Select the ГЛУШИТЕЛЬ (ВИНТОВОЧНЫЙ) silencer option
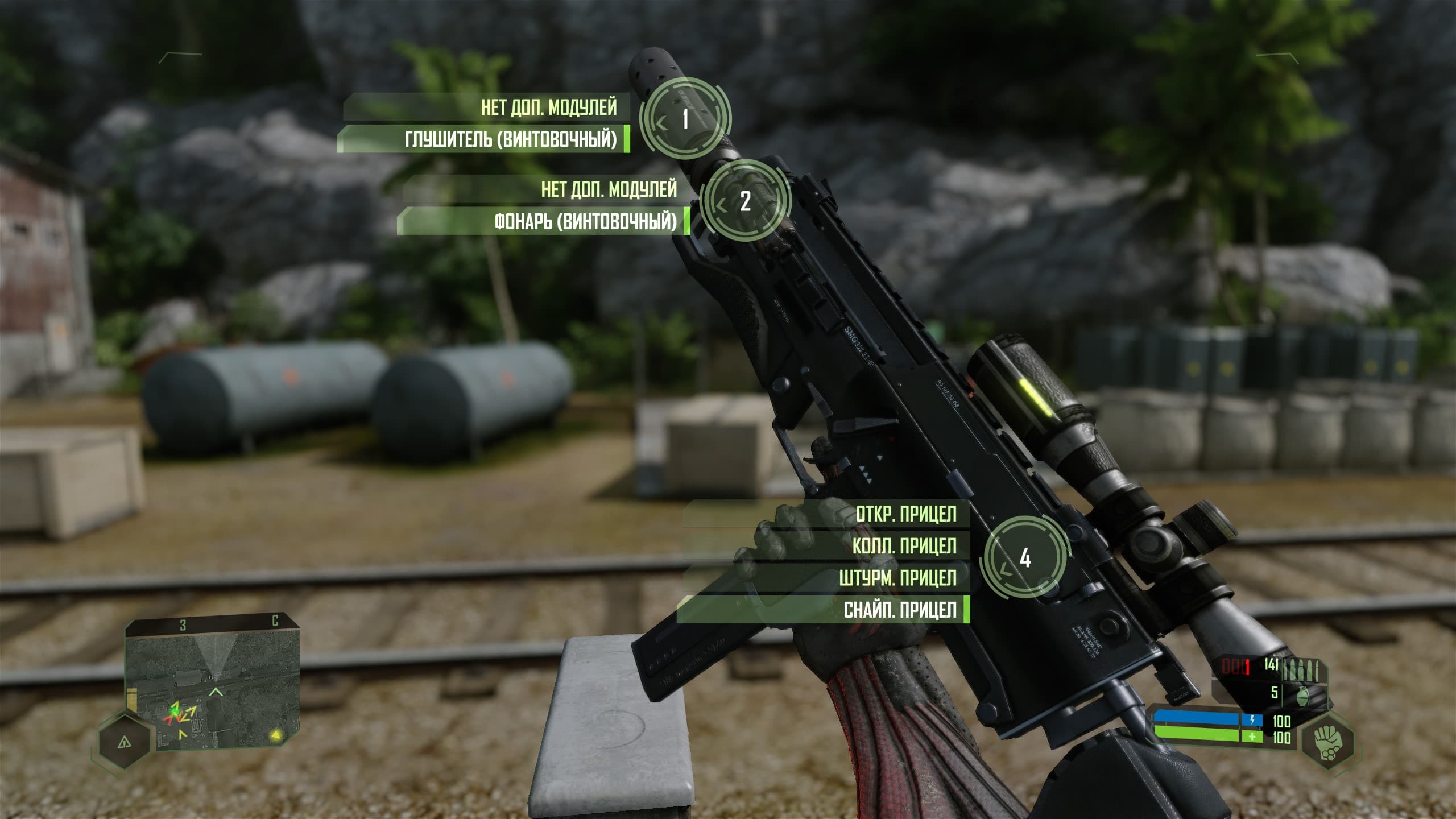 (510, 139)
